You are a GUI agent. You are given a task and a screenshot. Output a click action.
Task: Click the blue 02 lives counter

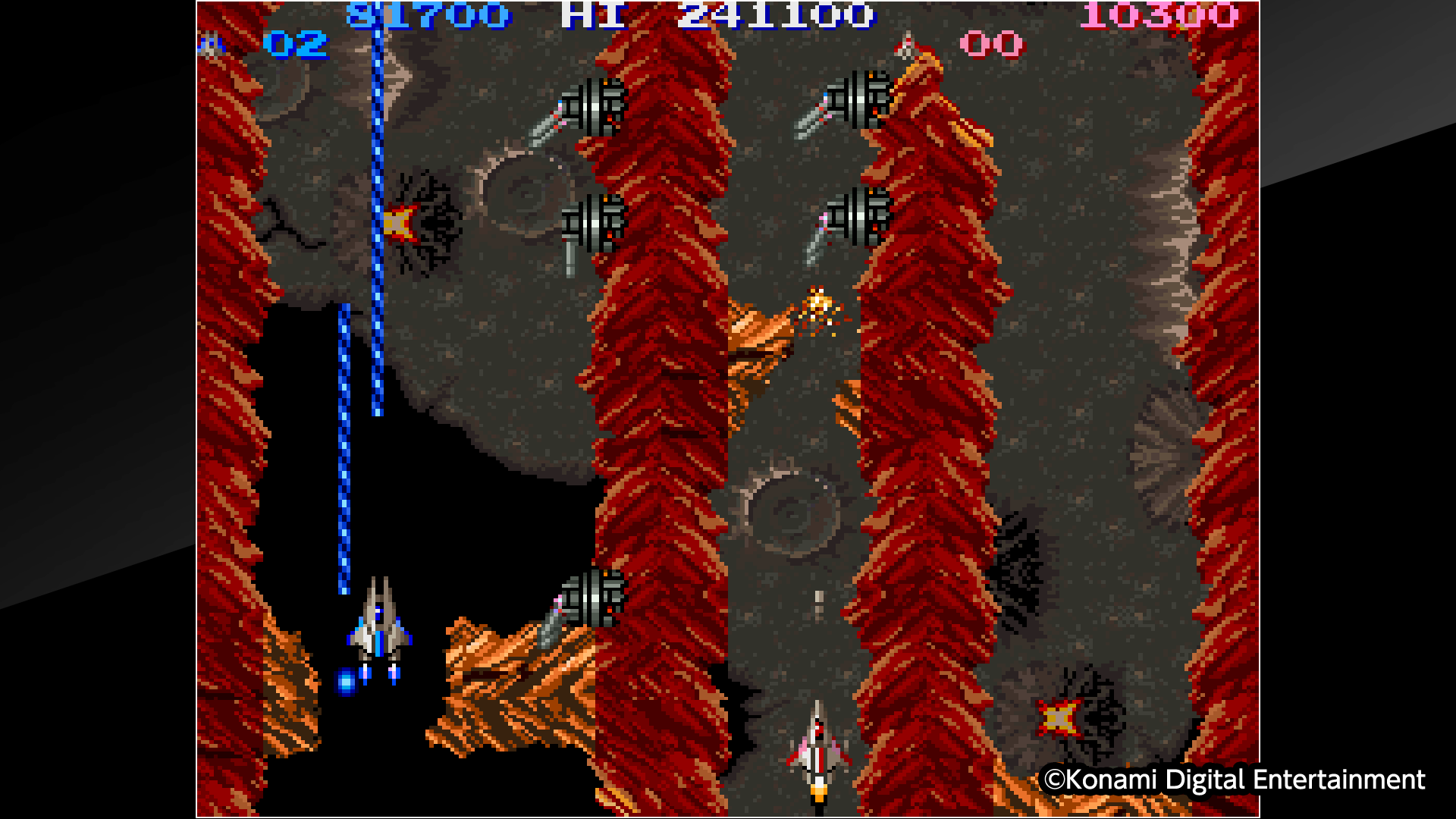coord(296,45)
